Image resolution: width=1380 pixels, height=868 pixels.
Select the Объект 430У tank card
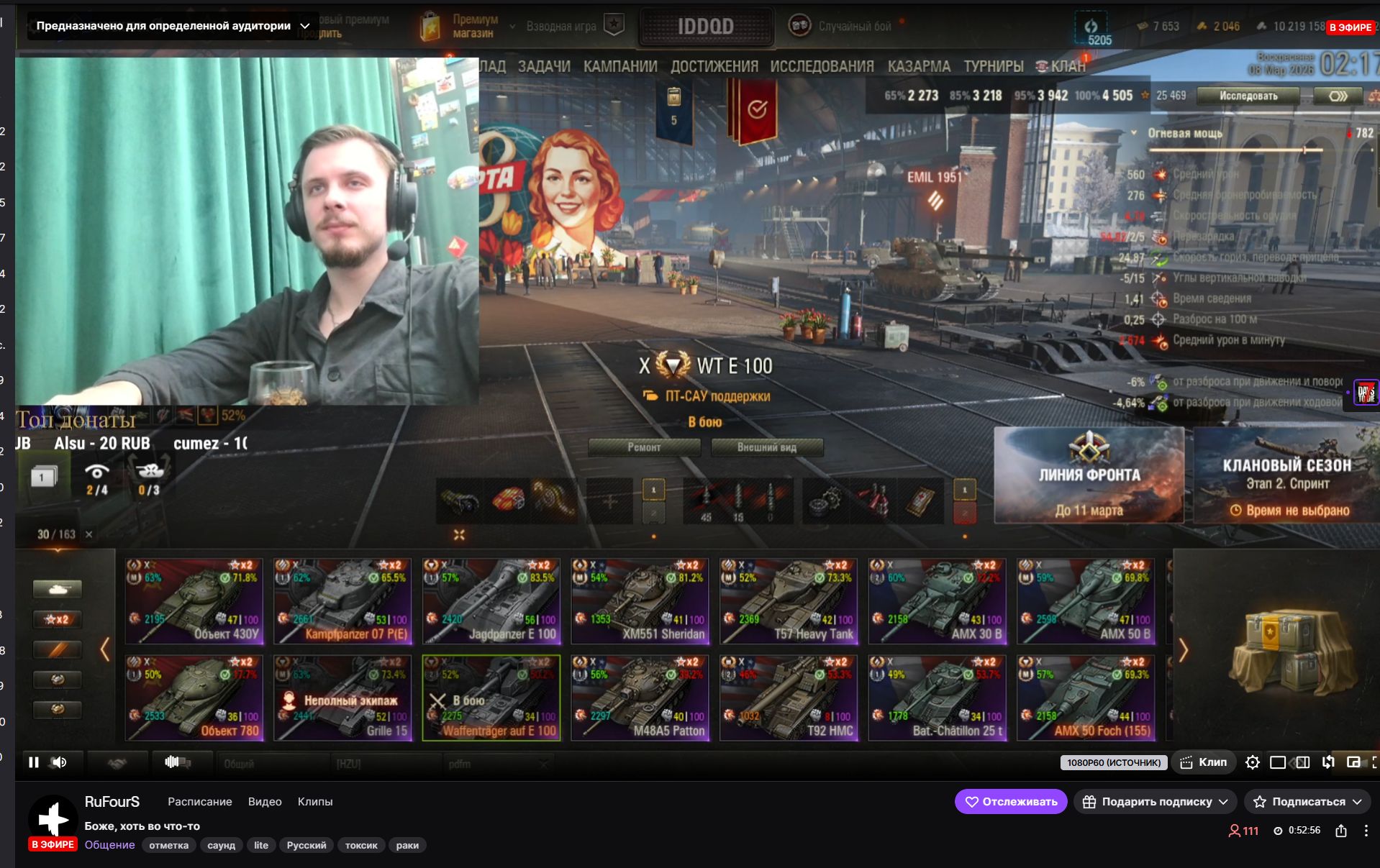(194, 601)
